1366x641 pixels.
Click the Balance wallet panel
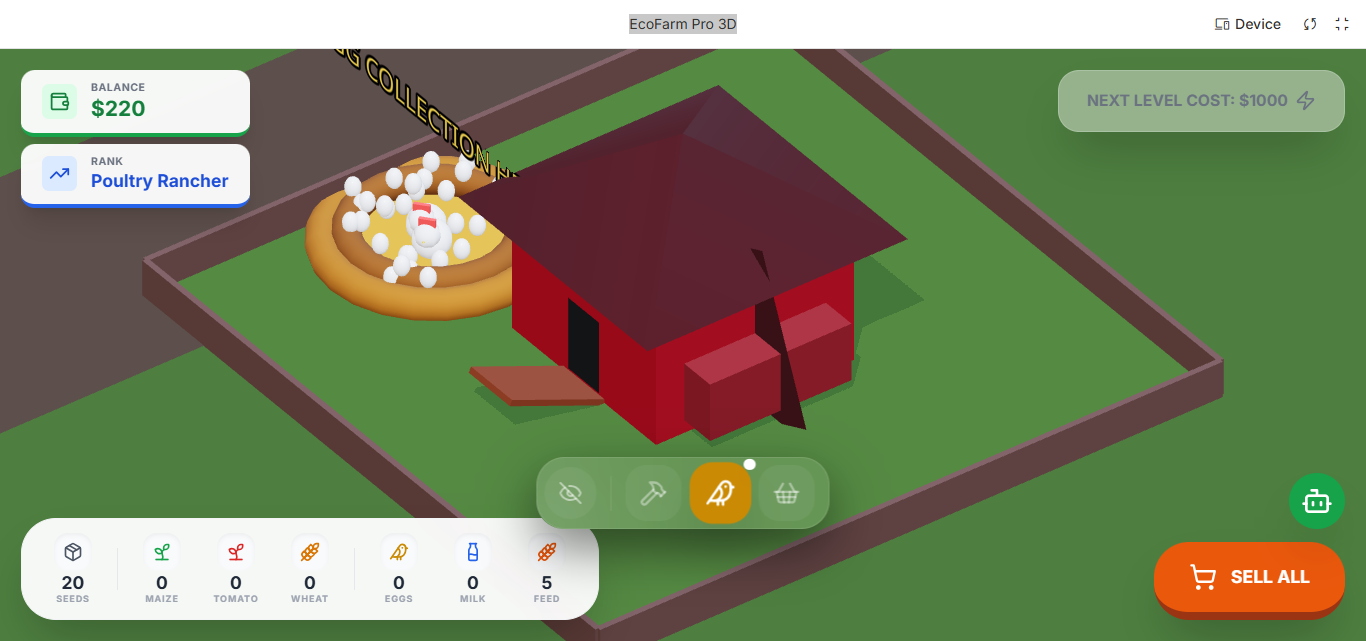[135, 101]
